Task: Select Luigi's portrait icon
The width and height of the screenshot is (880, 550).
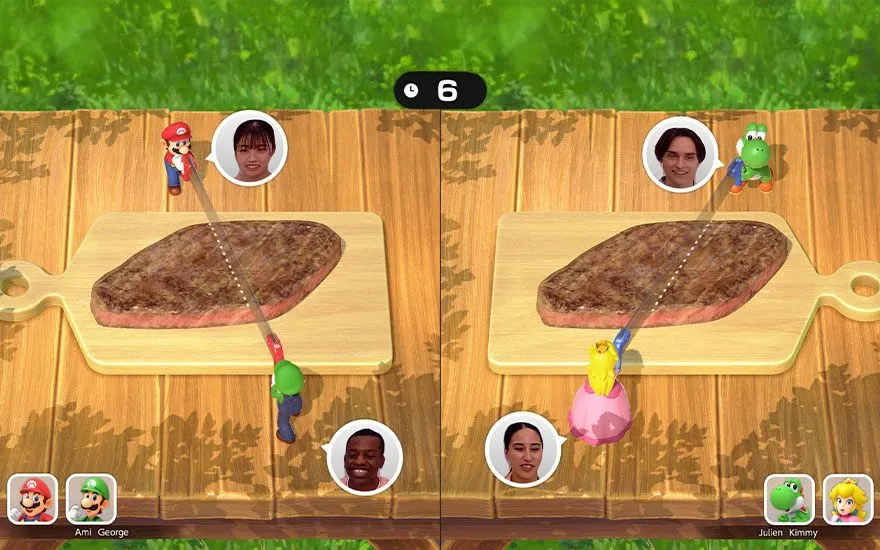Action: click(x=91, y=499)
